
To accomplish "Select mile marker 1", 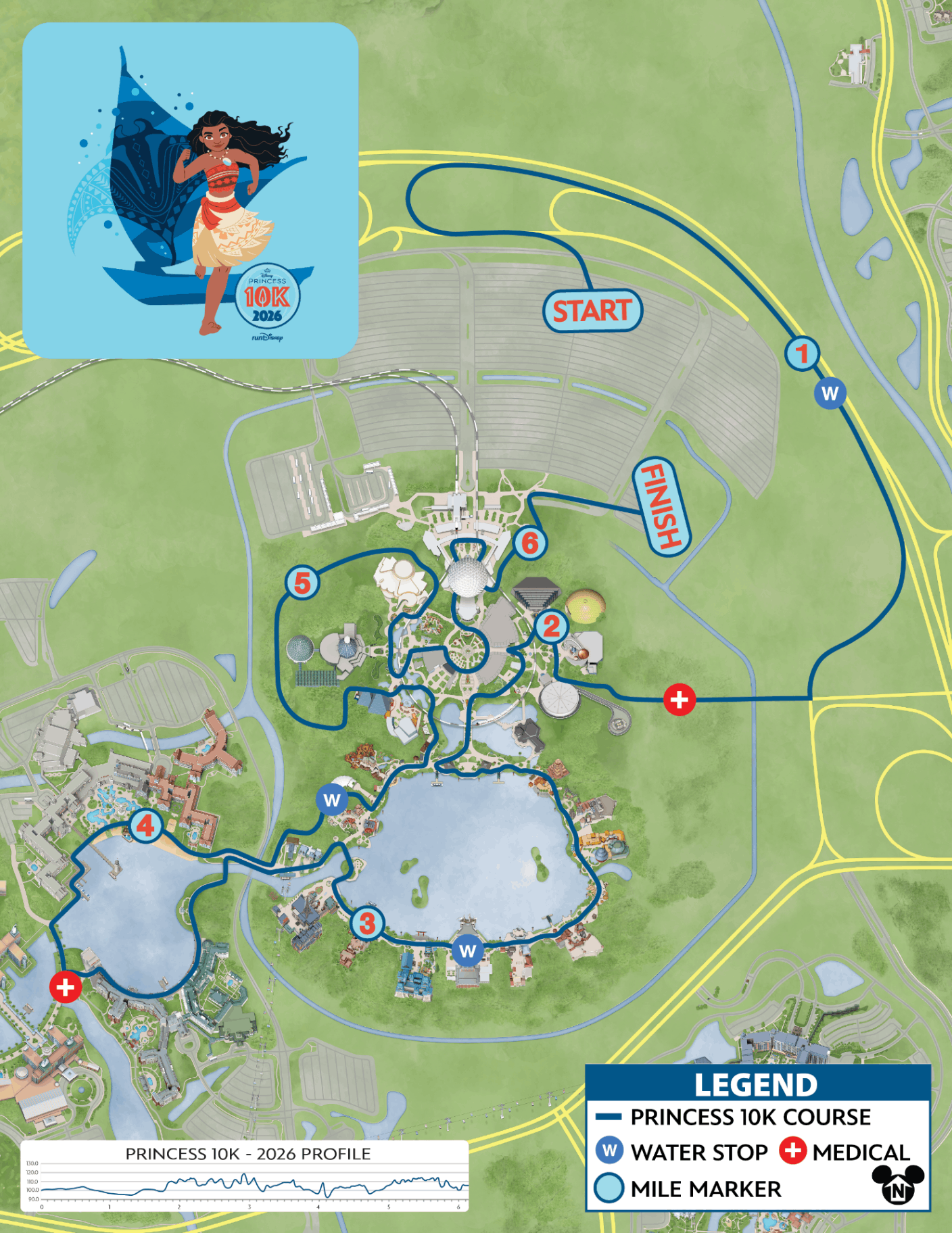I will coord(802,353).
